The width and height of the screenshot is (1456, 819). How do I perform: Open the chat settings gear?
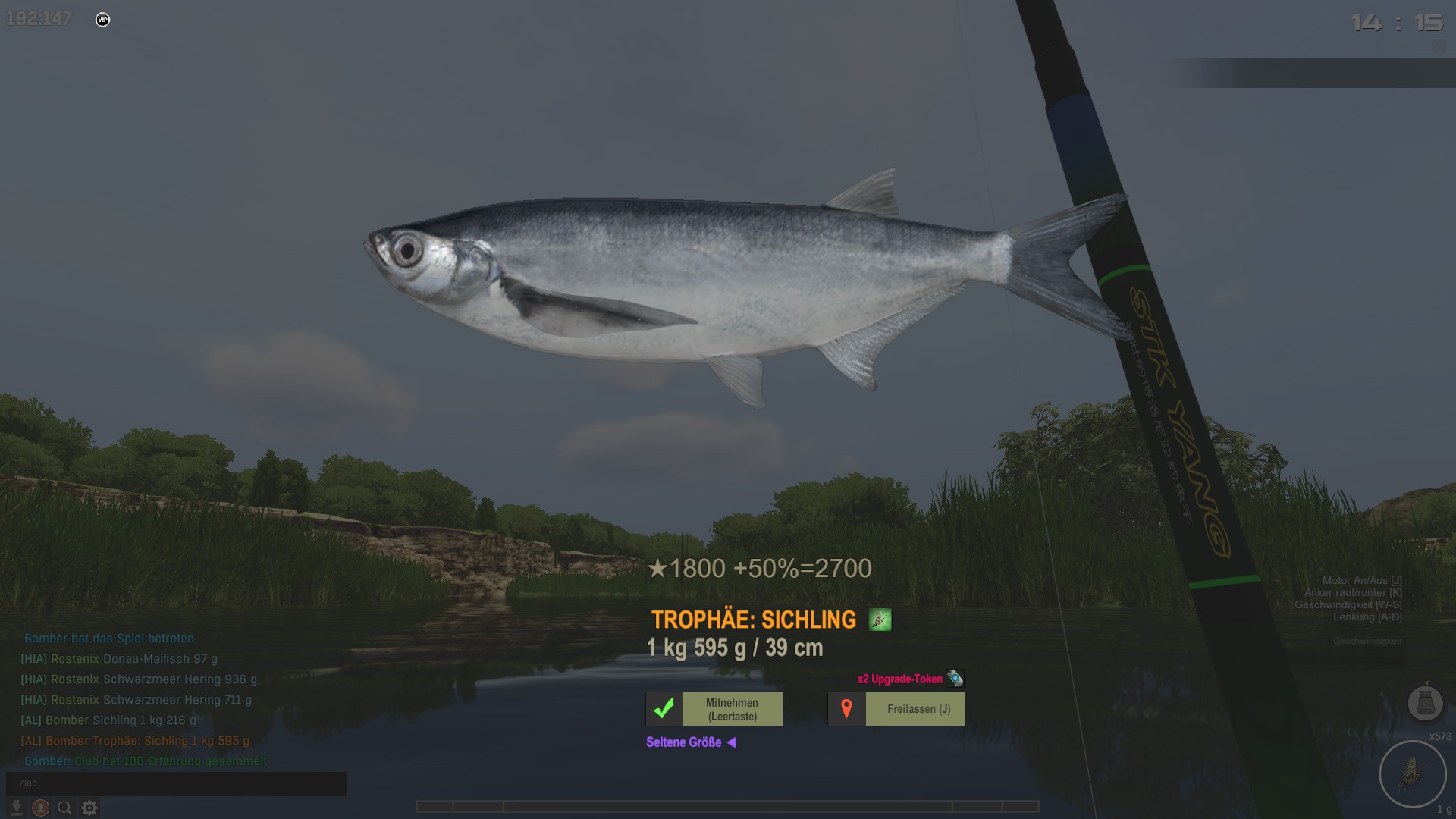pos(89,808)
